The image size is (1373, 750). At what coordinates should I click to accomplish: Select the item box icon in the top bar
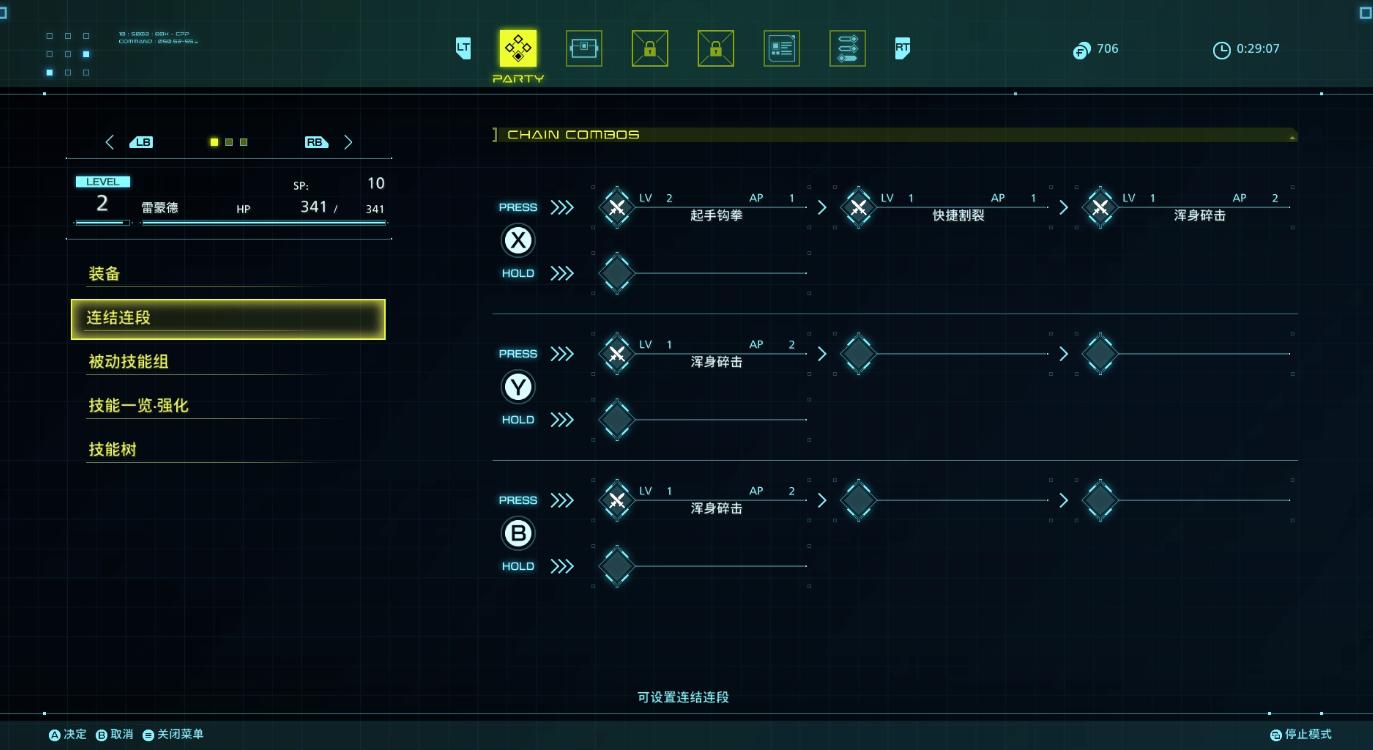pyautogui.click(x=583, y=47)
